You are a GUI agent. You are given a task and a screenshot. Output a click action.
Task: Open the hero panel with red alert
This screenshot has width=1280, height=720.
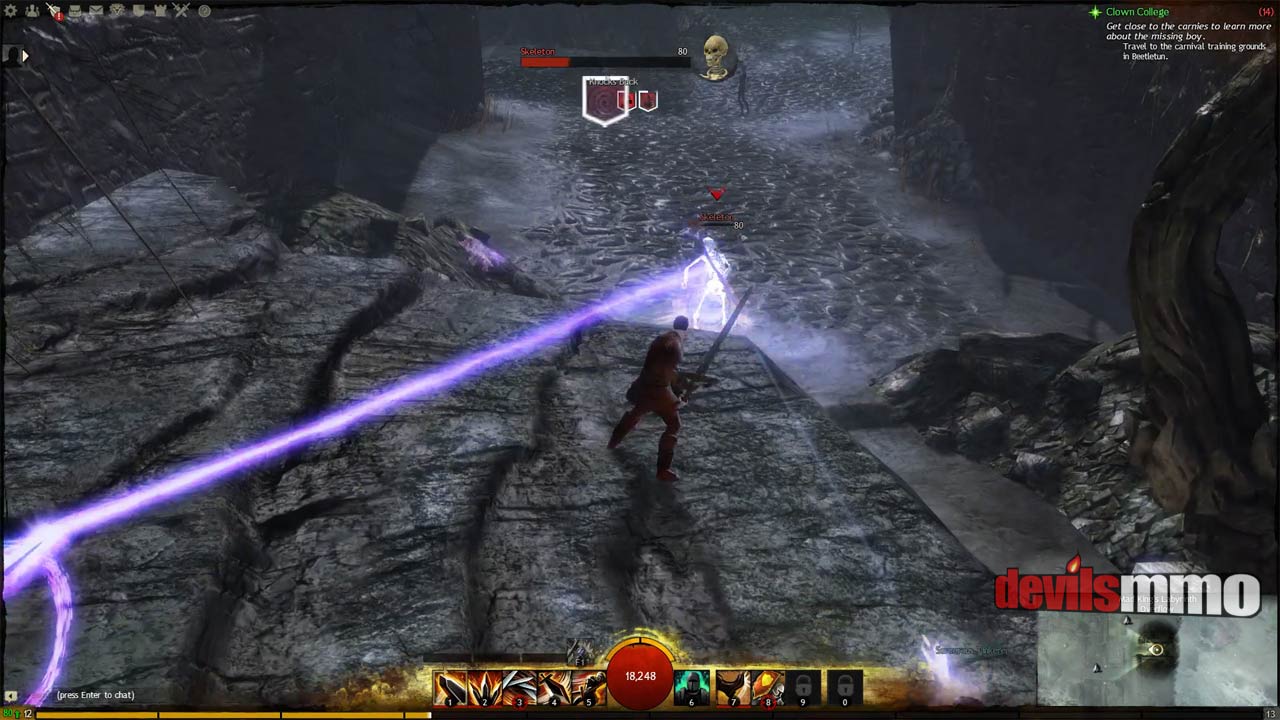pos(53,11)
